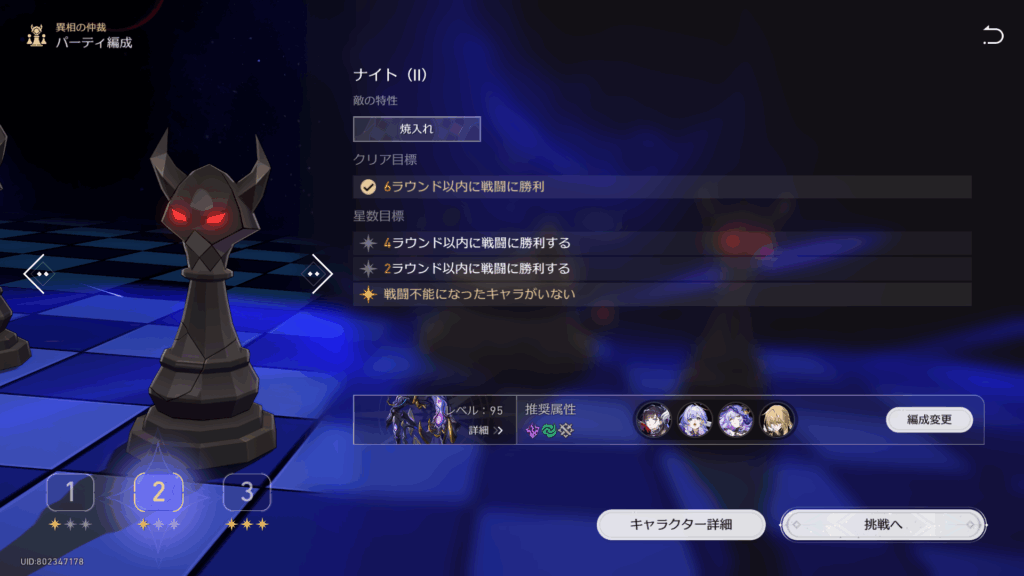Select the first party member portrait
This screenshot has height=576, width=1024.
coord(653,420)
